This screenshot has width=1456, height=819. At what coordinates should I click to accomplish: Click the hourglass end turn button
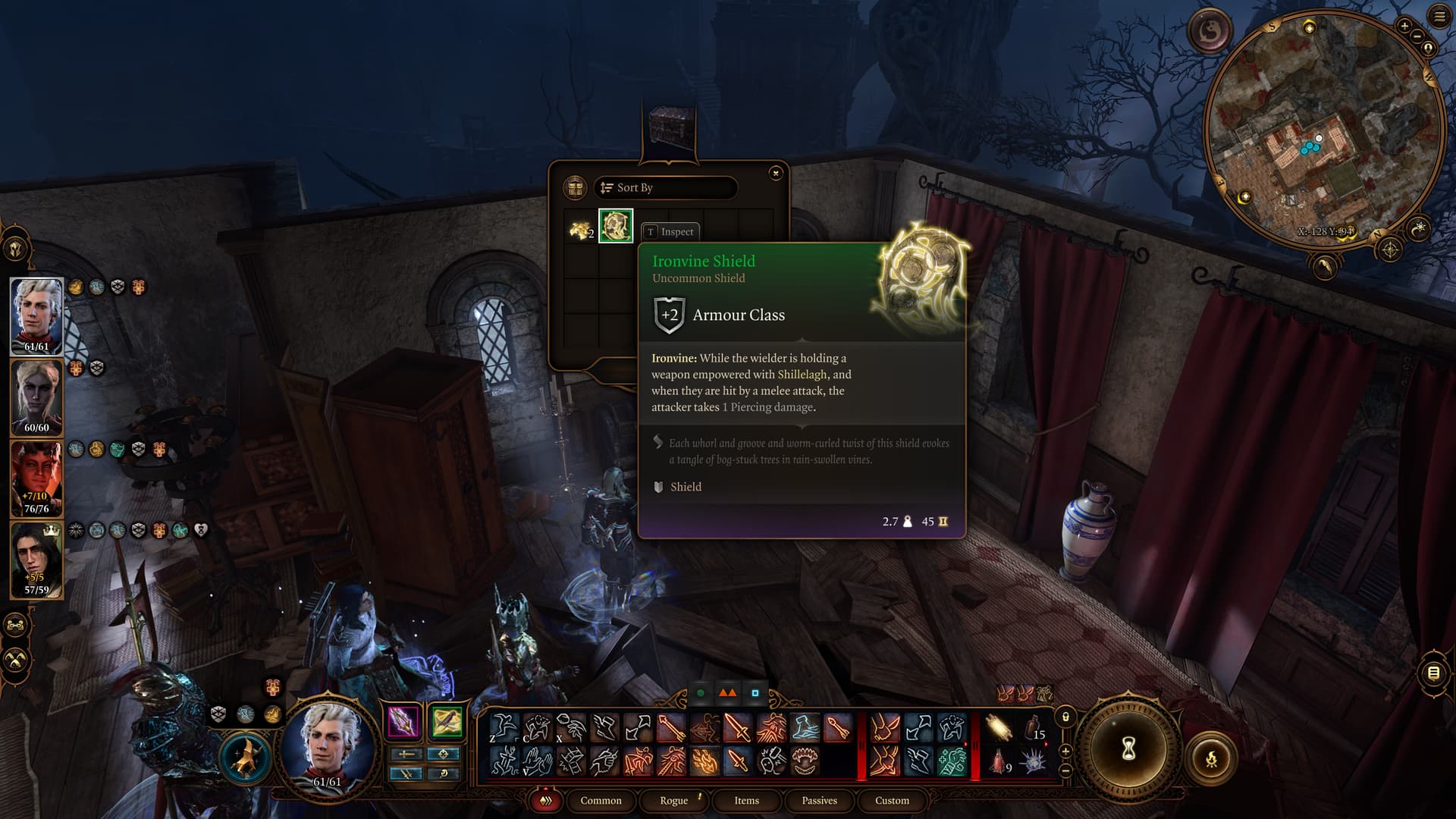click(x=1128, y=749)
